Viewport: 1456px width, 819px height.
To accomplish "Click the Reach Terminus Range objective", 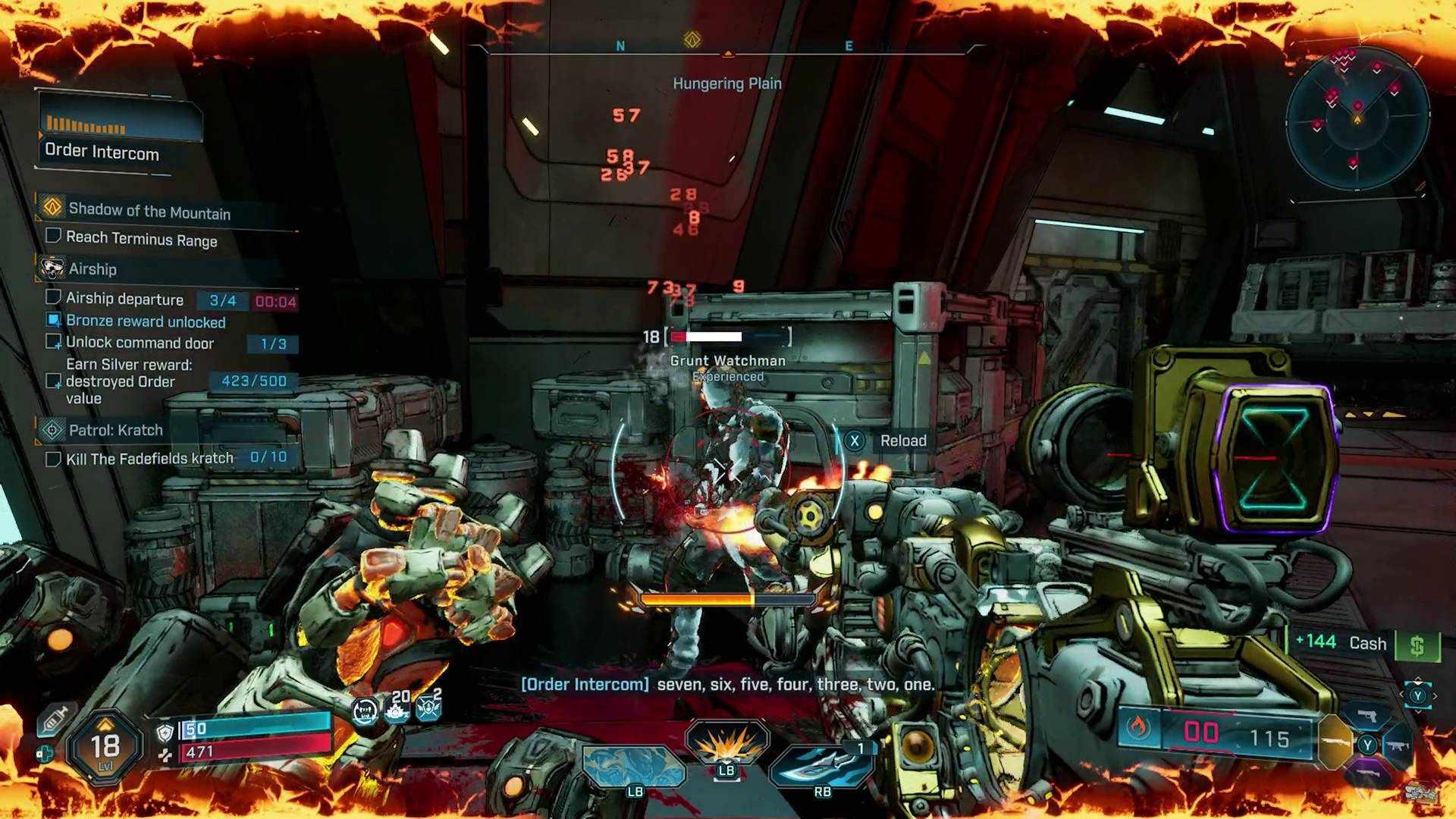I will click(141, 239).
